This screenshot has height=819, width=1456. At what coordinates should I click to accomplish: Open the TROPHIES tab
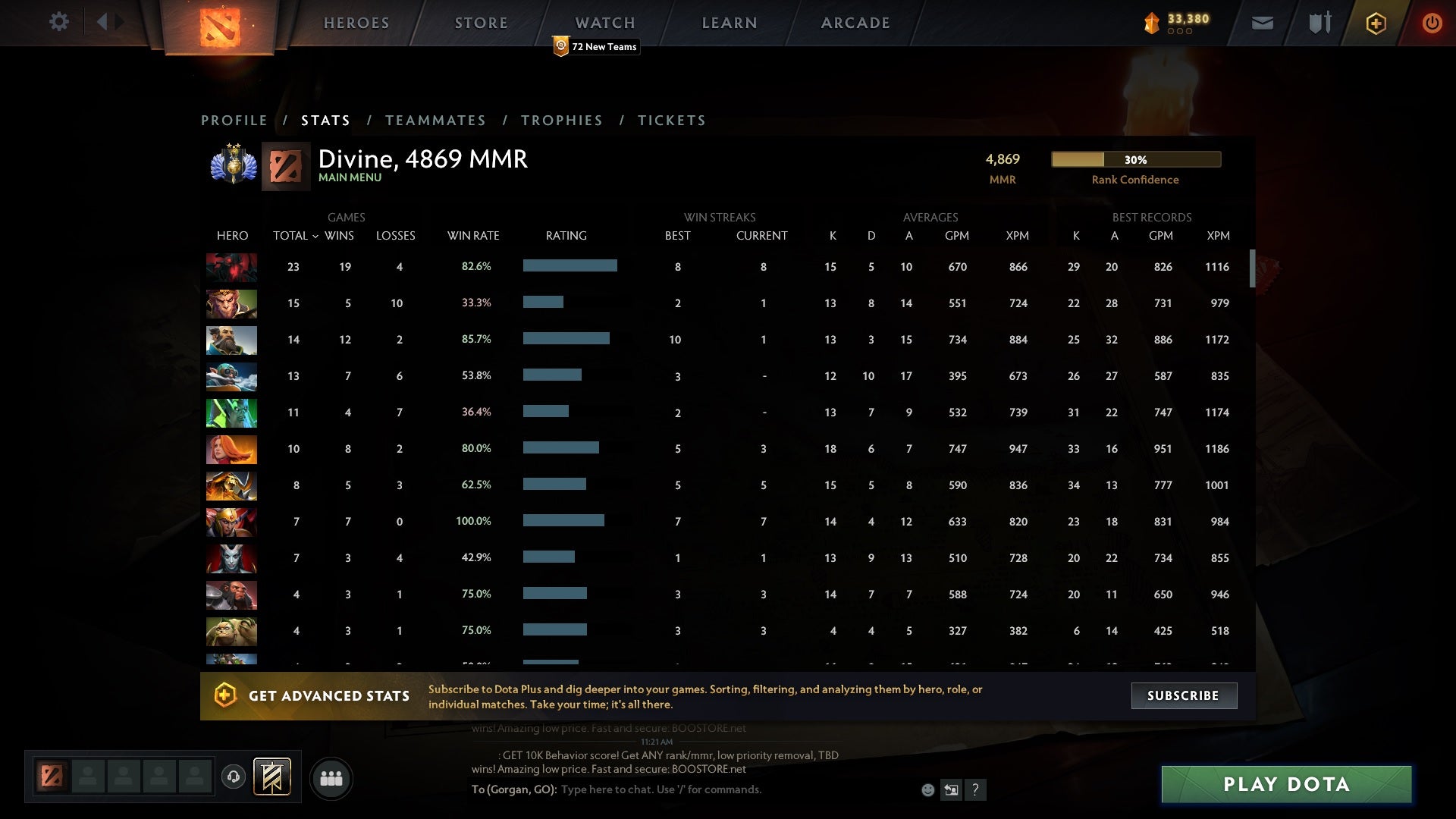point(561,120)
